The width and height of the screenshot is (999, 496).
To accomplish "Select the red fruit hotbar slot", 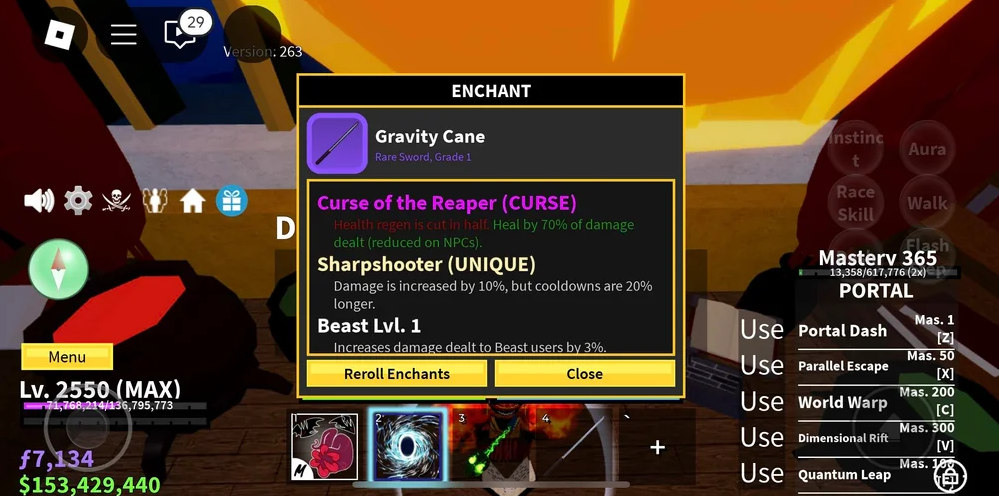I will click(324, 446).
